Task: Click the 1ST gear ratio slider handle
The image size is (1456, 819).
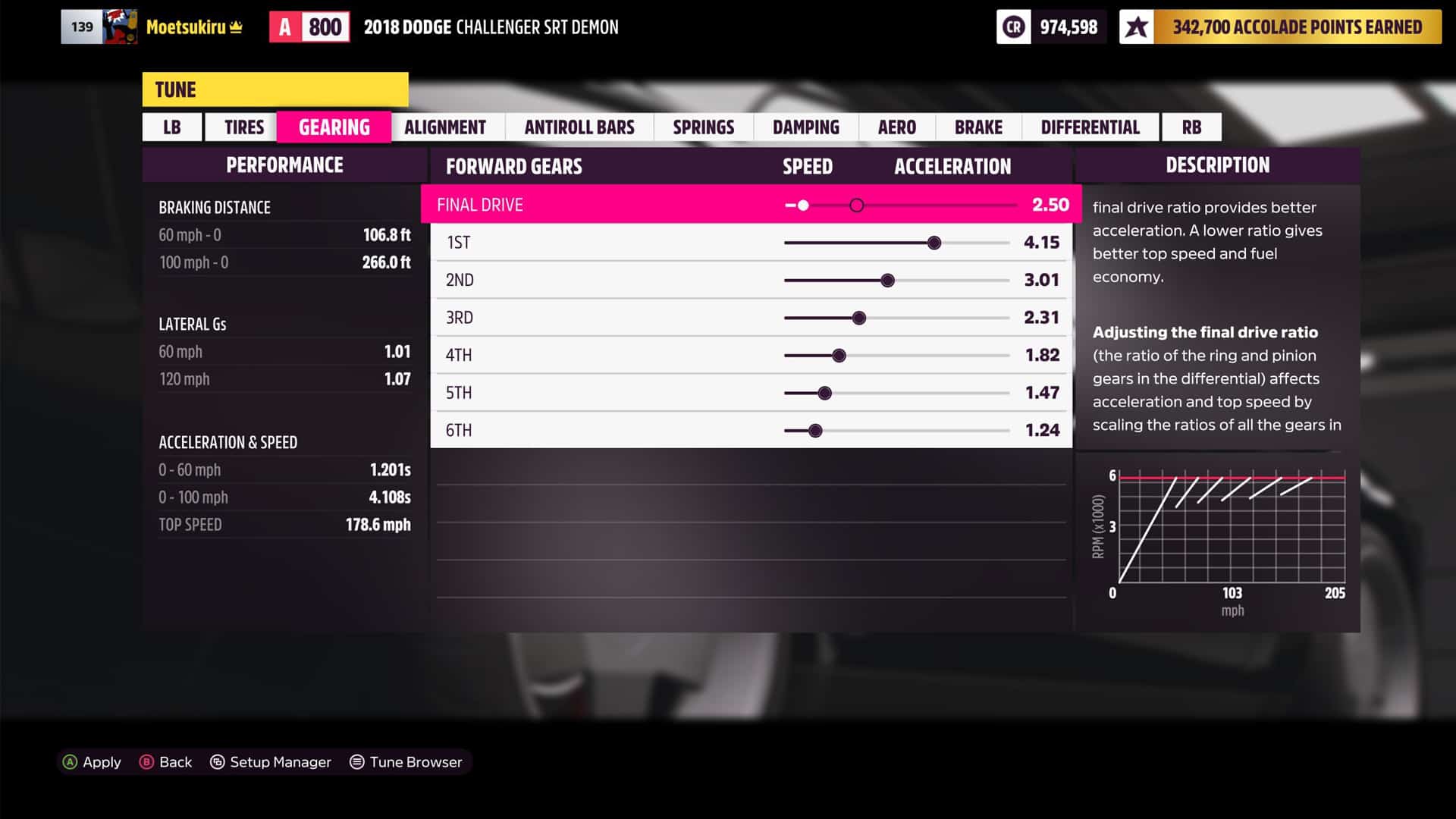Action: [934, 243]
